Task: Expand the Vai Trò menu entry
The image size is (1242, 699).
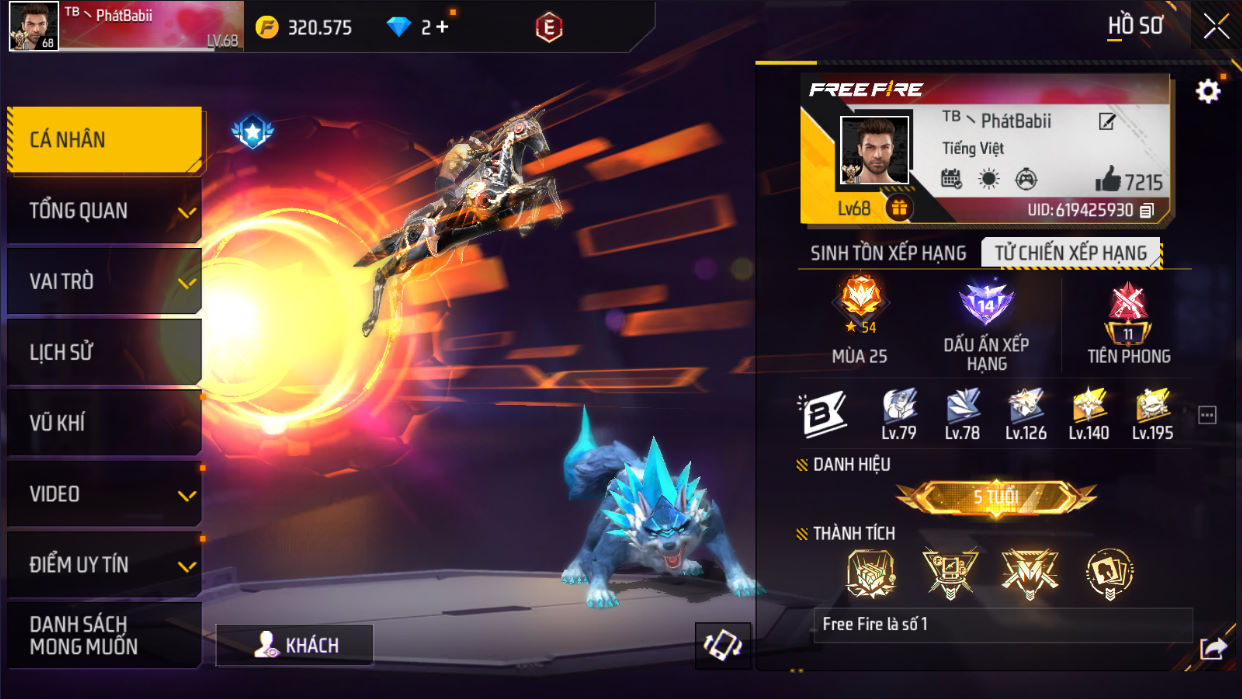Action: click(104, 282)
